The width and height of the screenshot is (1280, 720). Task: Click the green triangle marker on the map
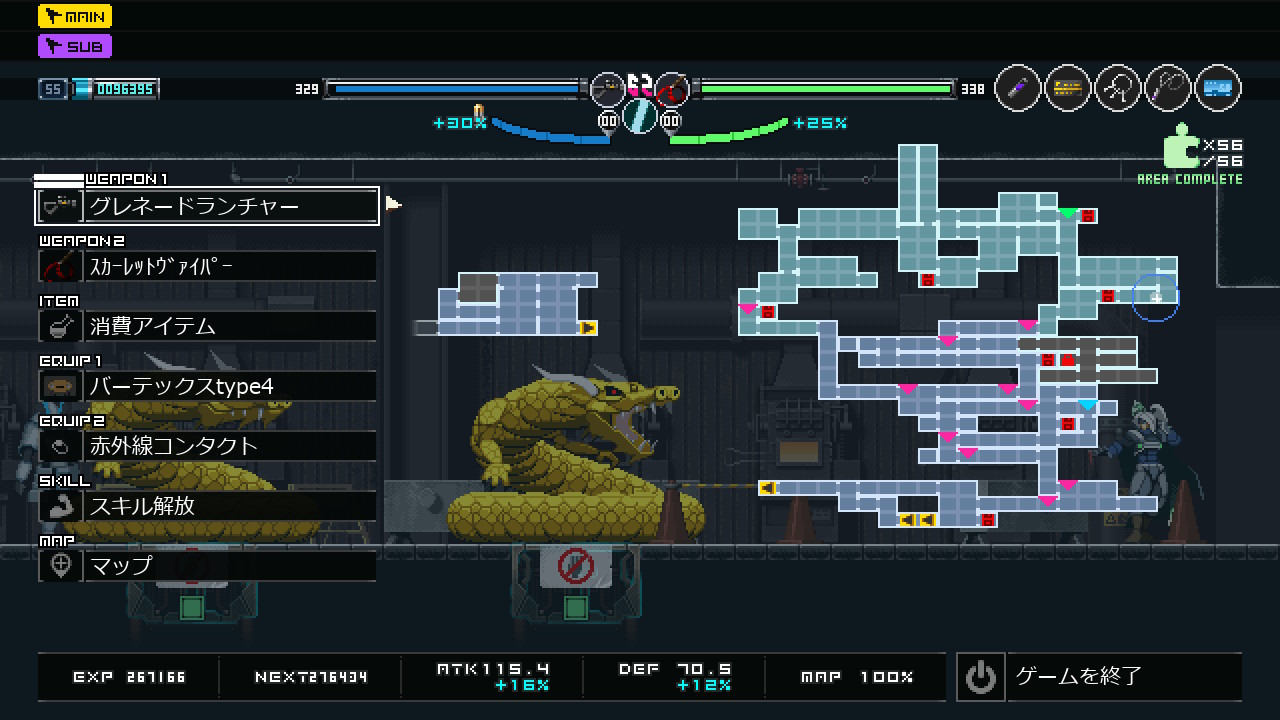coord(1068,213)
